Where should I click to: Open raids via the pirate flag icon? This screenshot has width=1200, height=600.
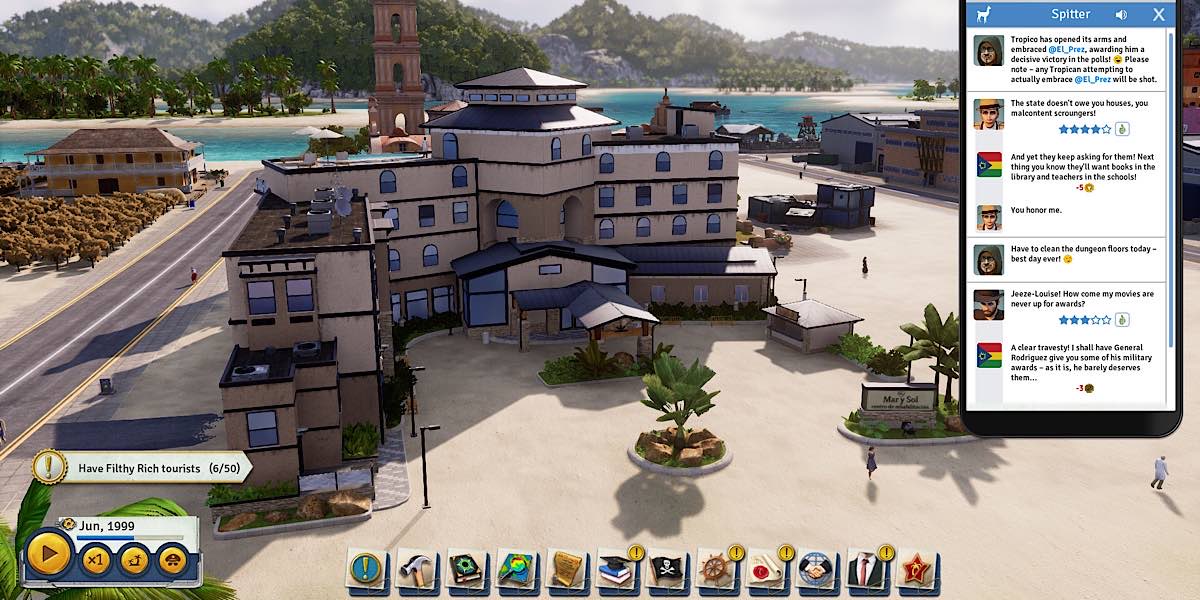(x=666, y=569)
